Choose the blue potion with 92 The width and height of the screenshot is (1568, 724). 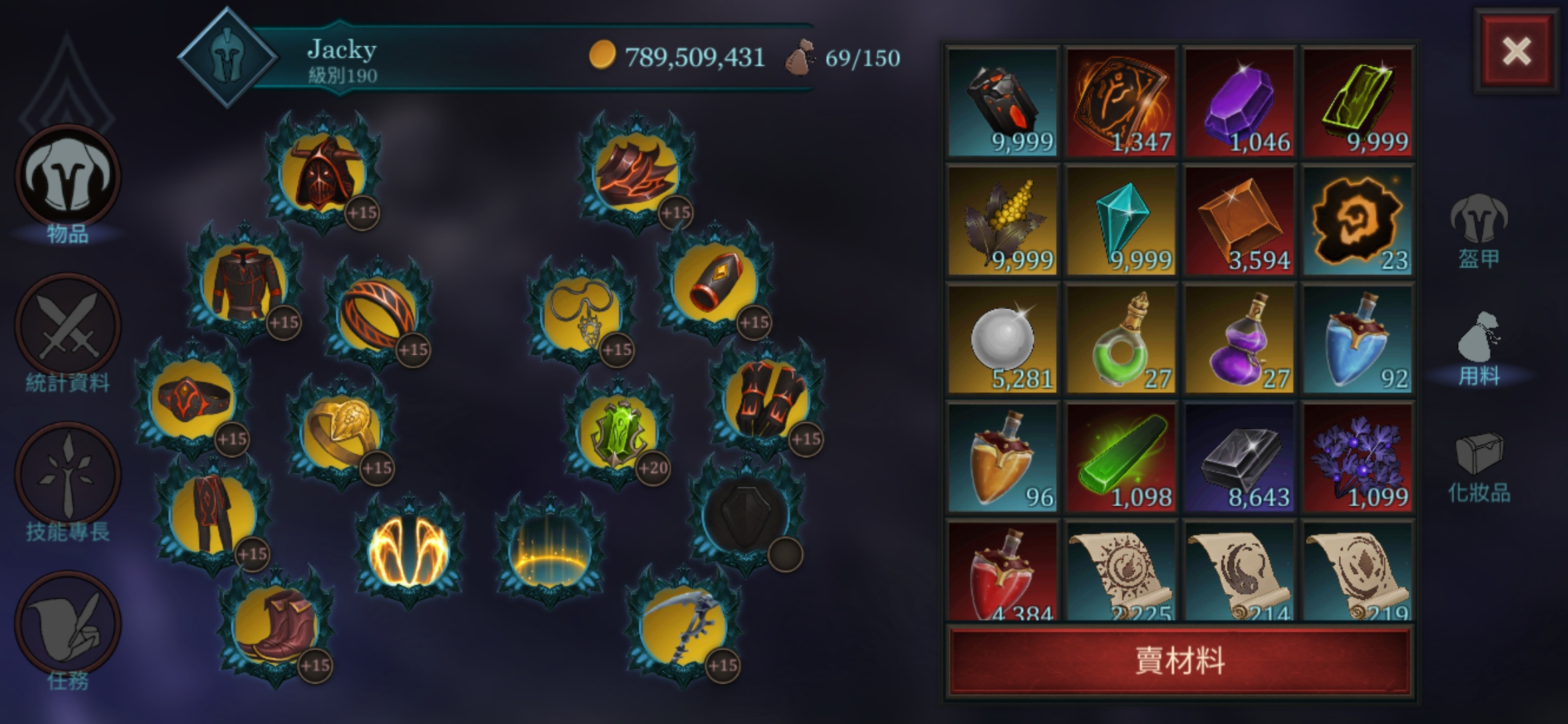coord(1357,339)
